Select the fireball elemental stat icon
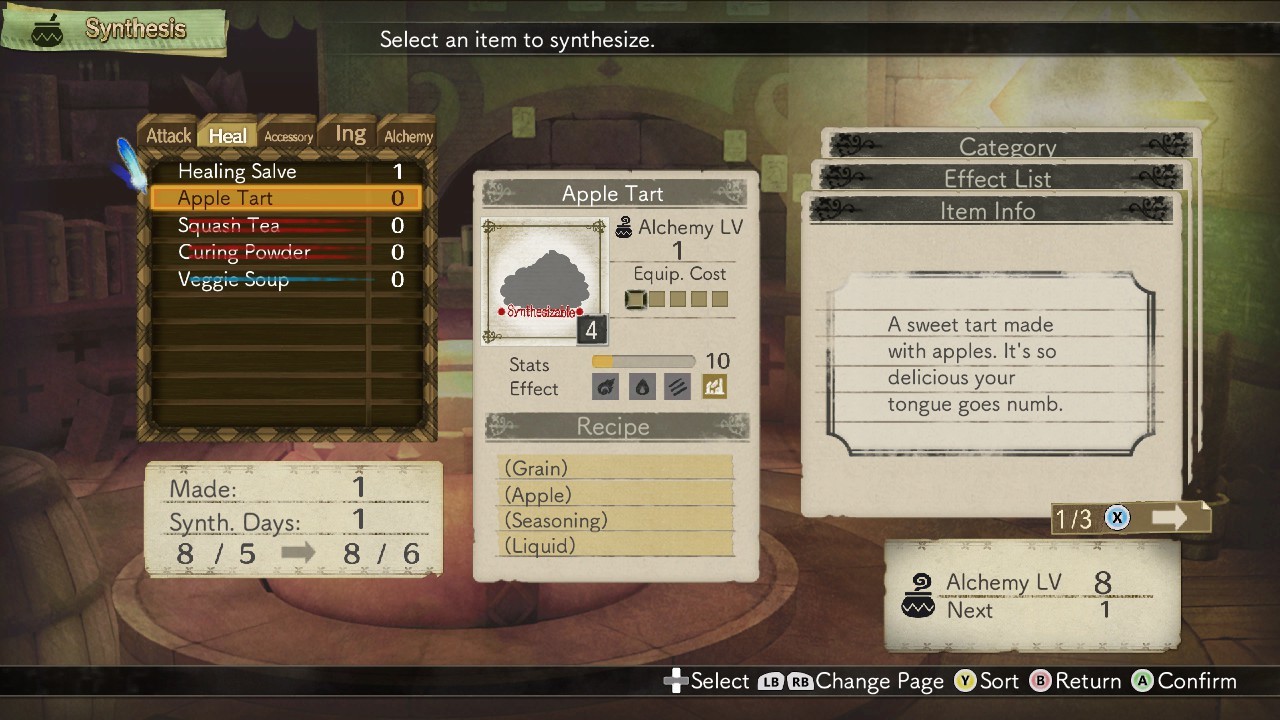1280x720 pixels. (605, 387)
